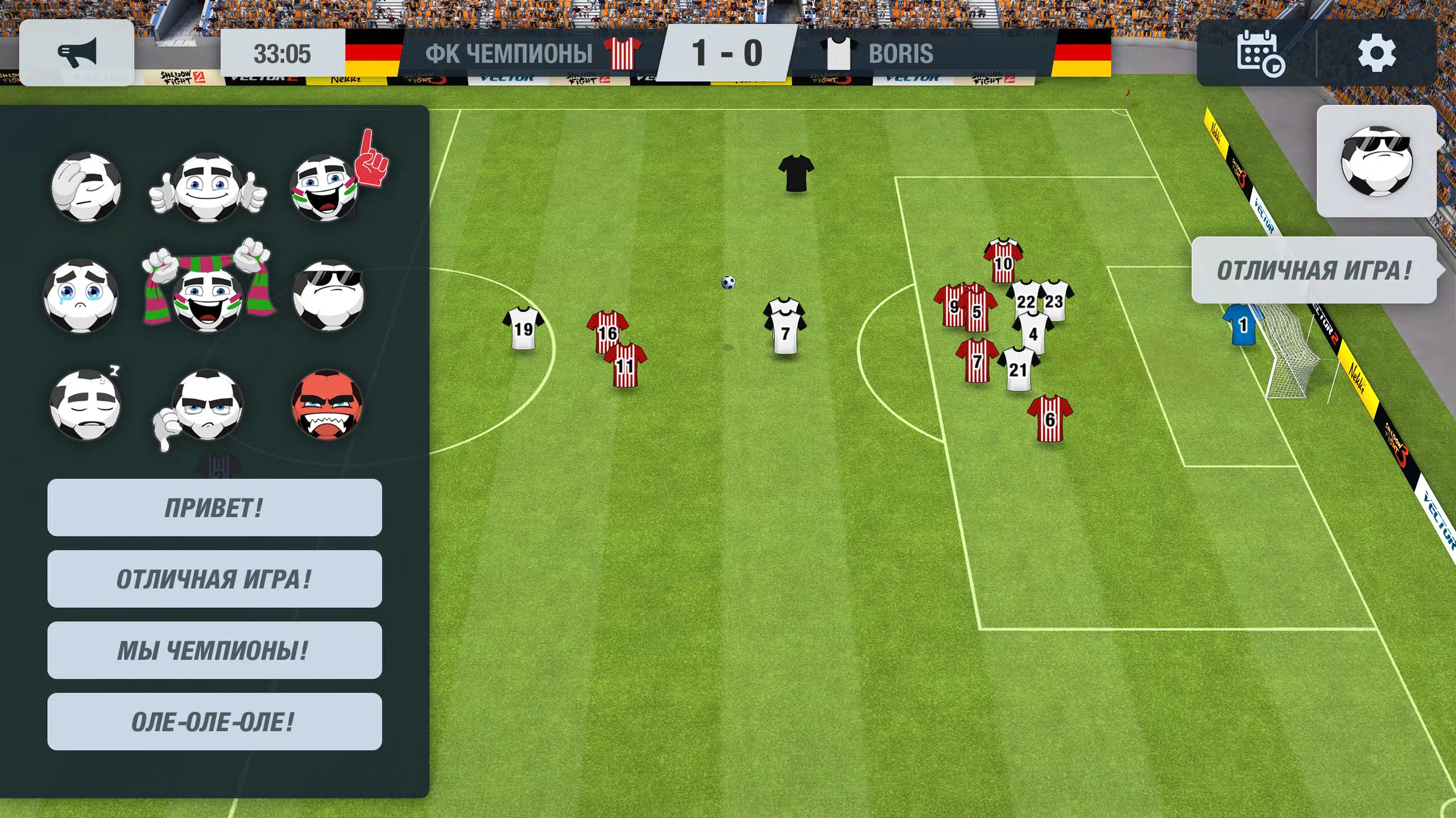Choose the ОТЛИЧНАЯ ИГРА! phrase button in panel
This screenshot has width=1456, height=818.
[214, 579]
